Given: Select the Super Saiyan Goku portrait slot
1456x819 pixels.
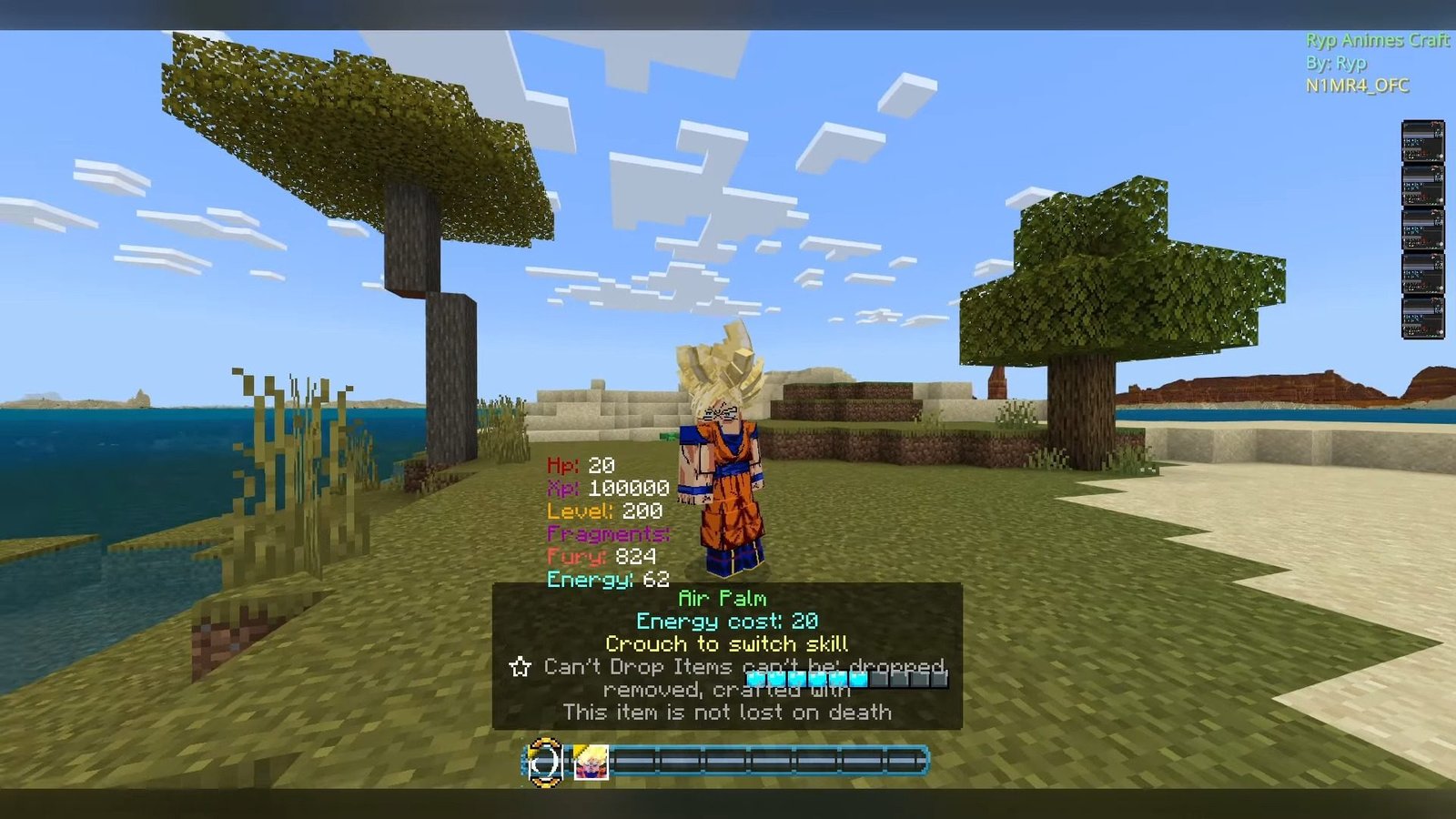Looking at the screenshot, I should click(590, 762).
